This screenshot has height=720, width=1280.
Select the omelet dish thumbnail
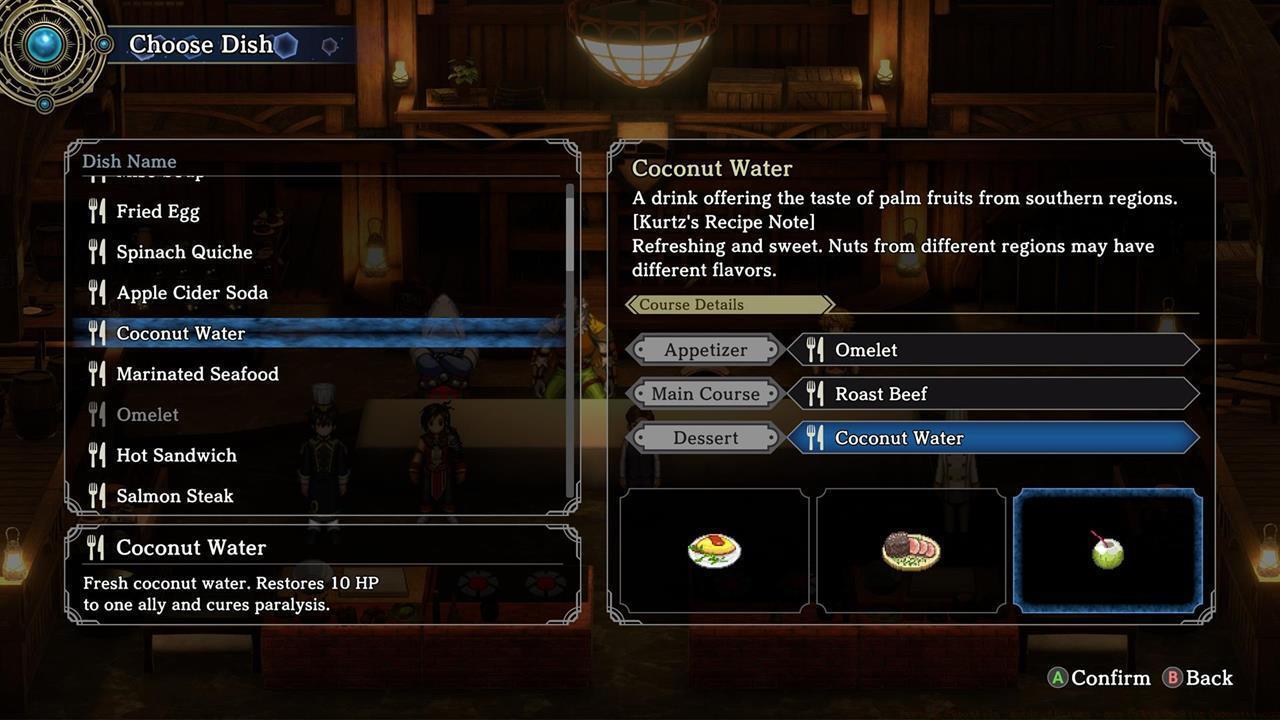click(x=714, y=550)
